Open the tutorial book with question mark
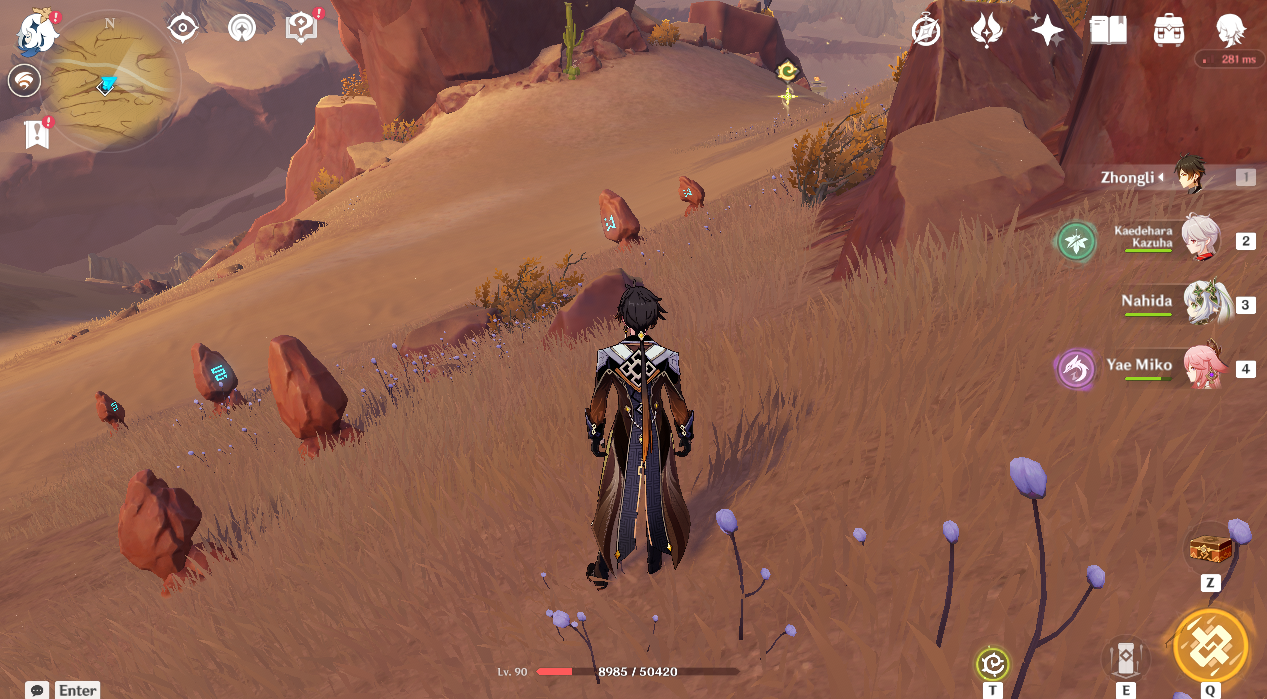This screenshot has width=1267, height=699. click(x=301, y=28)
